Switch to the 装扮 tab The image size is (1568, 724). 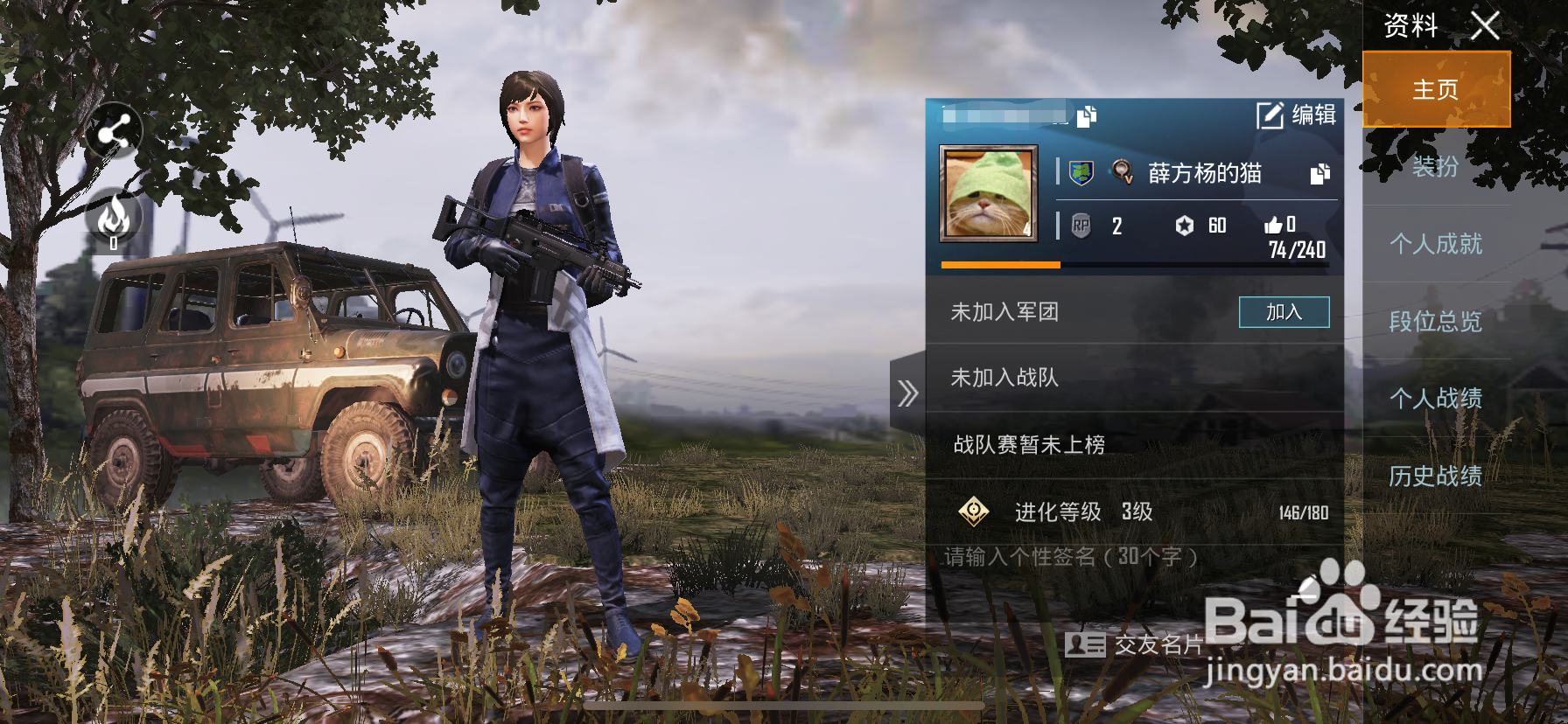click(x=1434, y=168)
